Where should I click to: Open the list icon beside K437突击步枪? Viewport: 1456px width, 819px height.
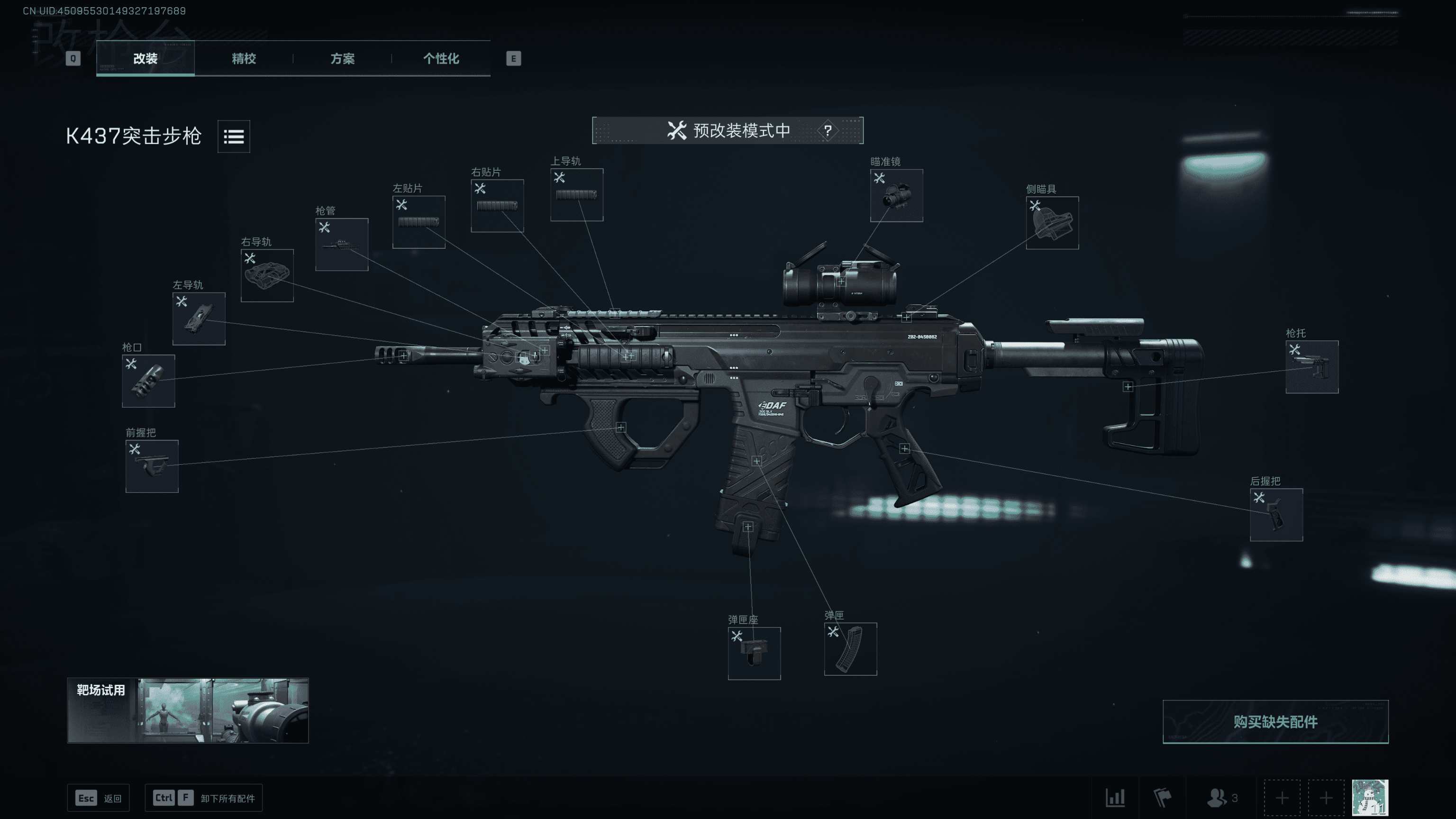tap(234, 136)
